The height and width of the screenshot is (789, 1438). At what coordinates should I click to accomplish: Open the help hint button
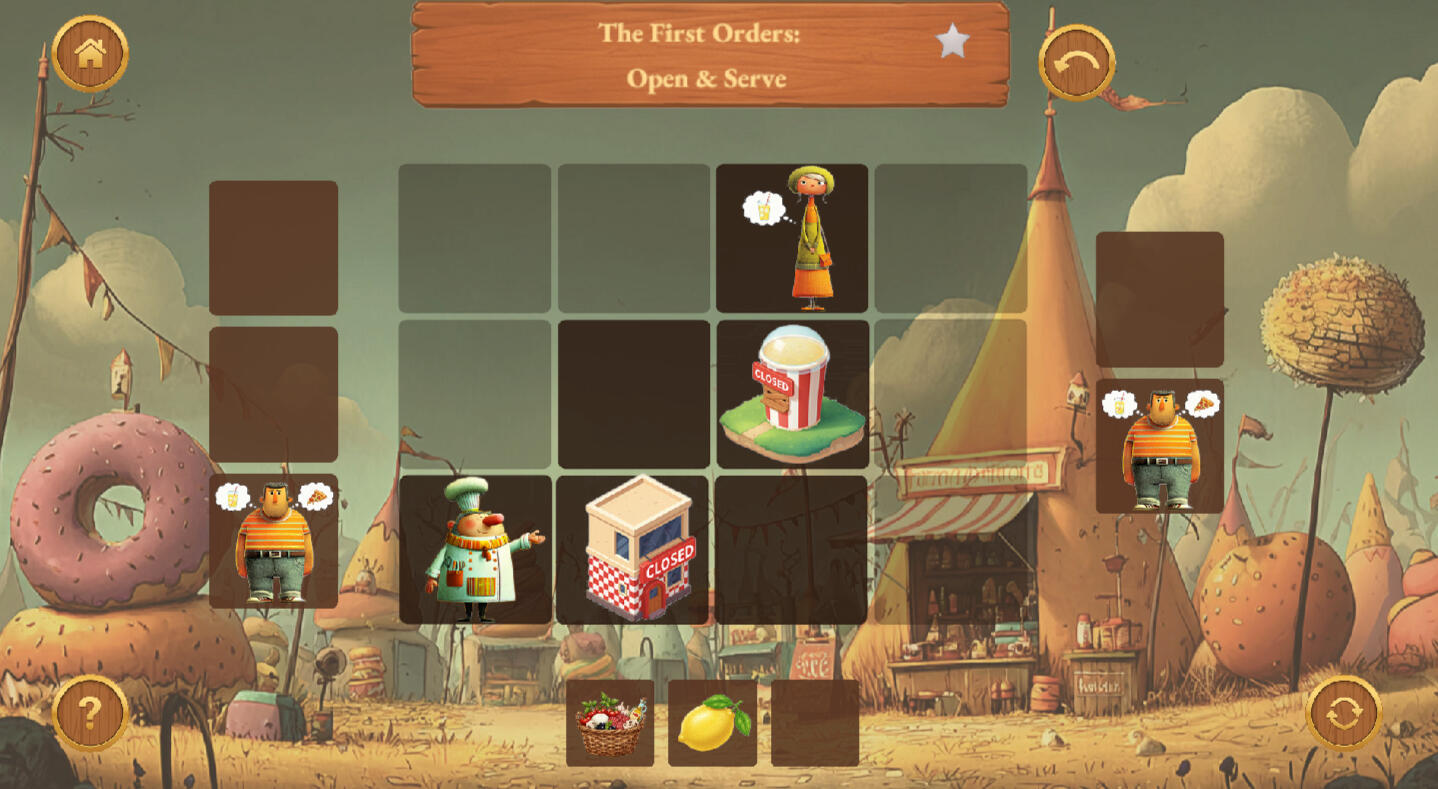(x=90, y=713)
